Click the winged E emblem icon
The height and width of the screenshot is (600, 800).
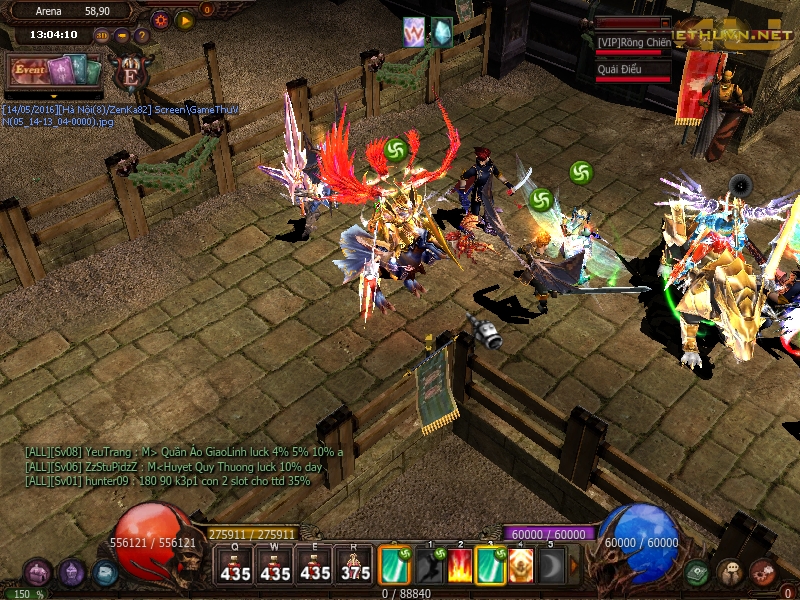tap(130, 71)
